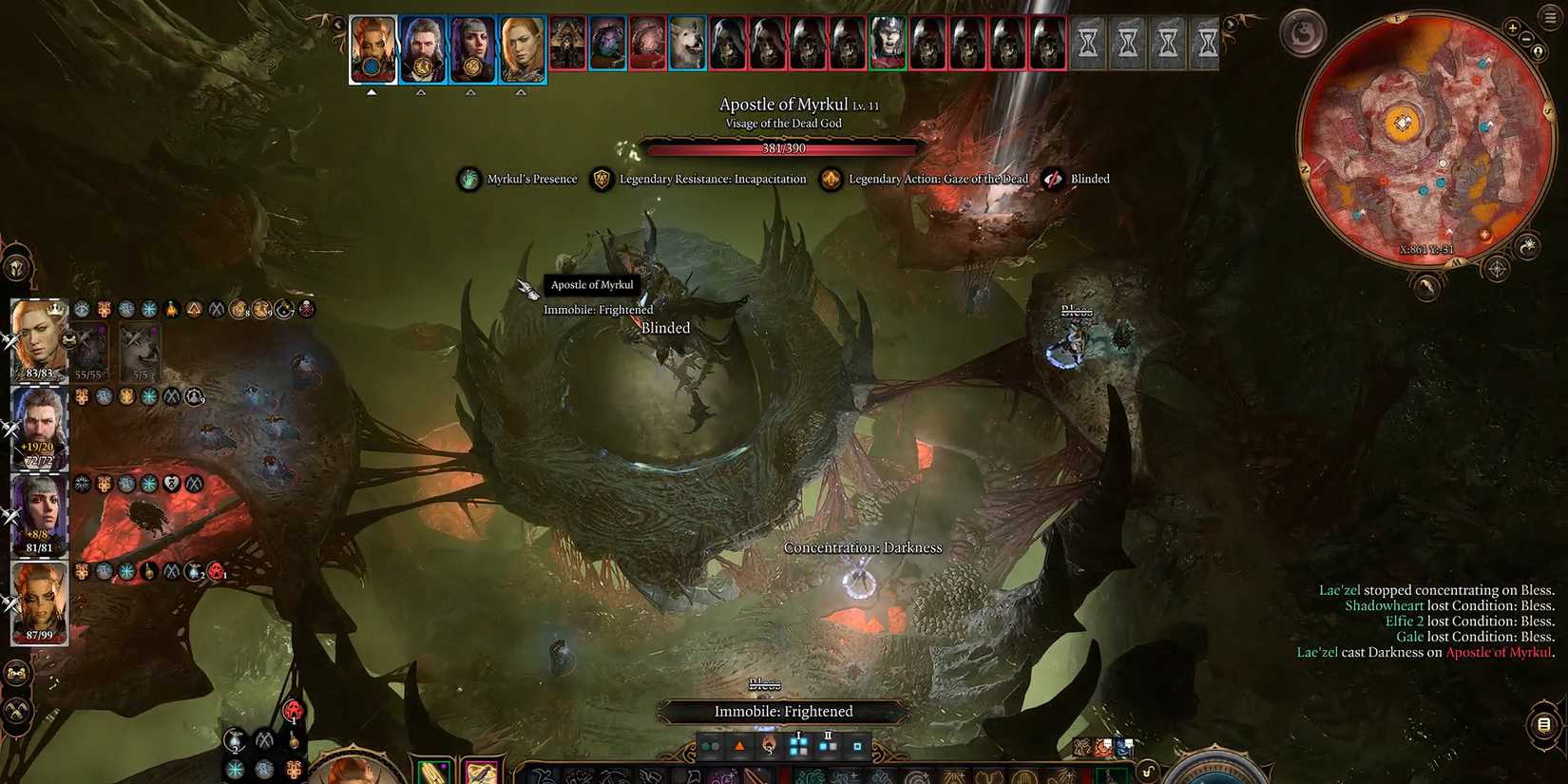Open the minimap menu via the three-line icon

[1548, 17]
